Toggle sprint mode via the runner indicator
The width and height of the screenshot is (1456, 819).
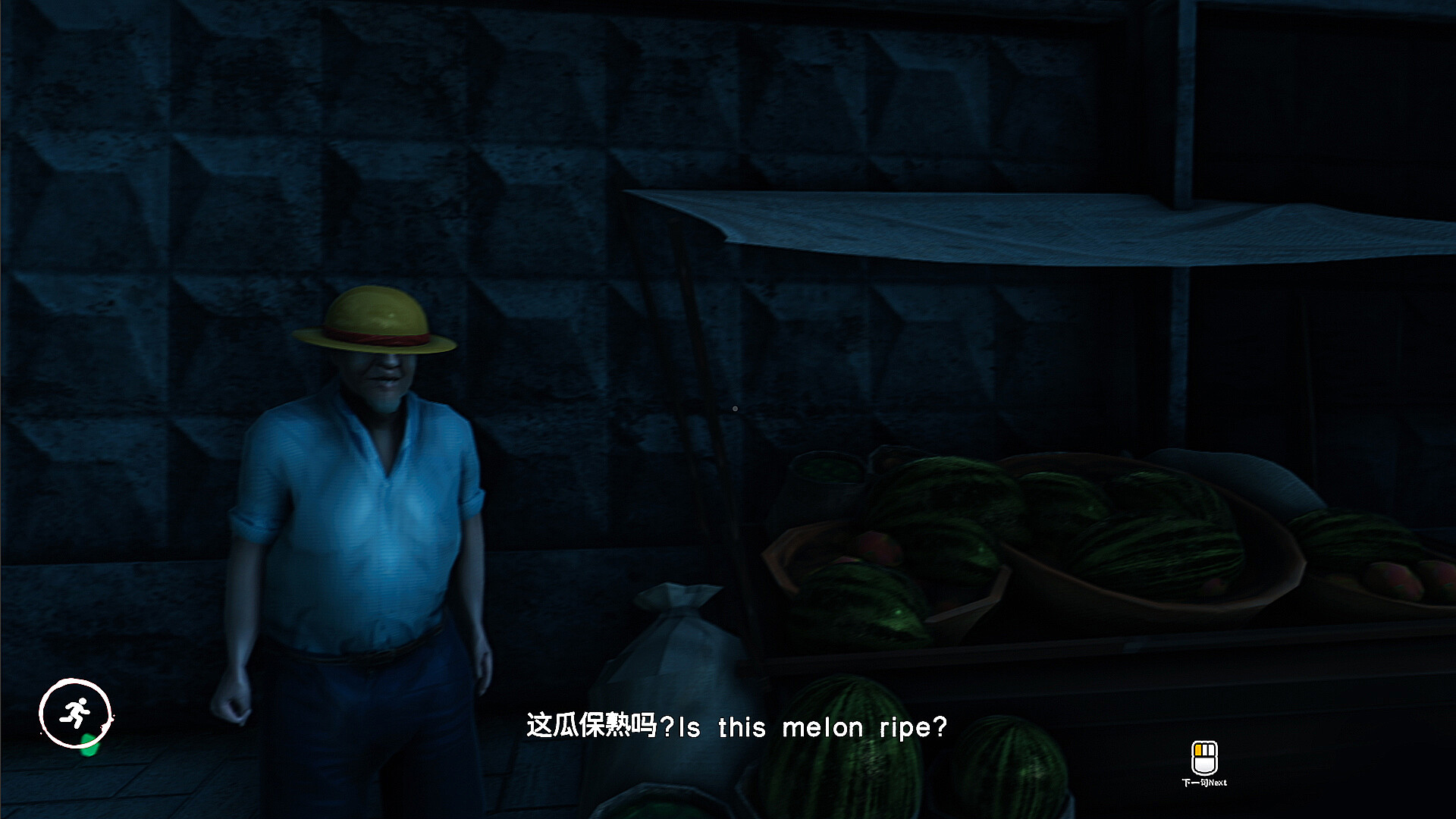point(75,712)
